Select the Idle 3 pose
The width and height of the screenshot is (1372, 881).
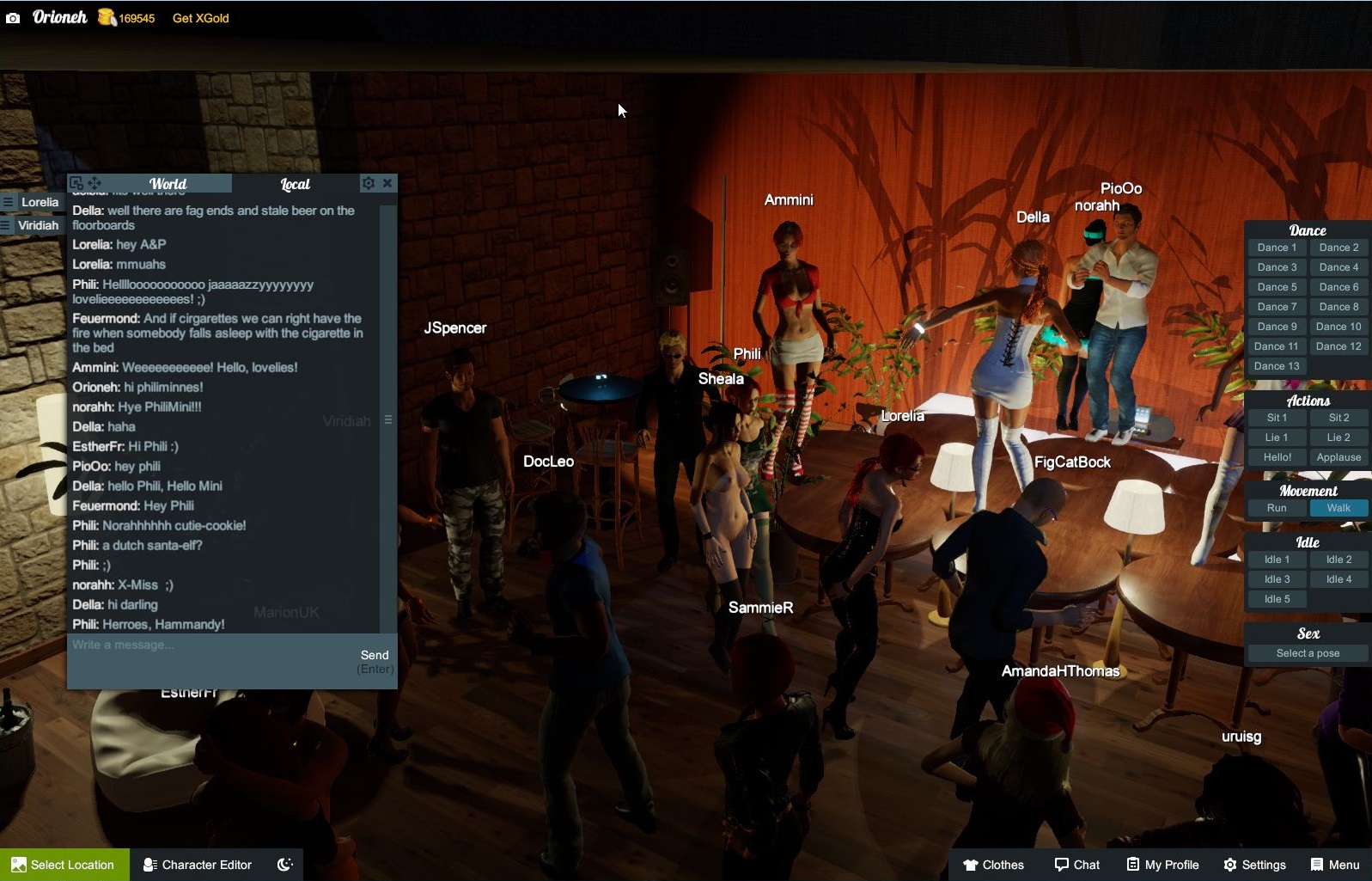(1277, 579)
